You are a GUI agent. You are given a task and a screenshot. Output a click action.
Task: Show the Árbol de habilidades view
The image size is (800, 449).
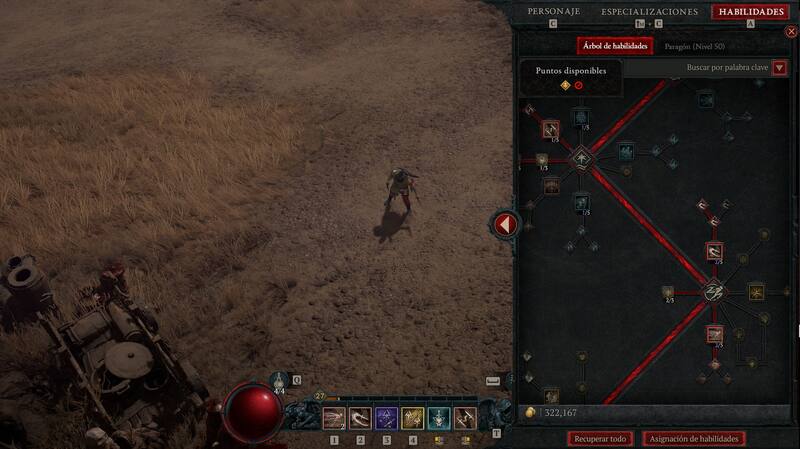coord(615,46)
